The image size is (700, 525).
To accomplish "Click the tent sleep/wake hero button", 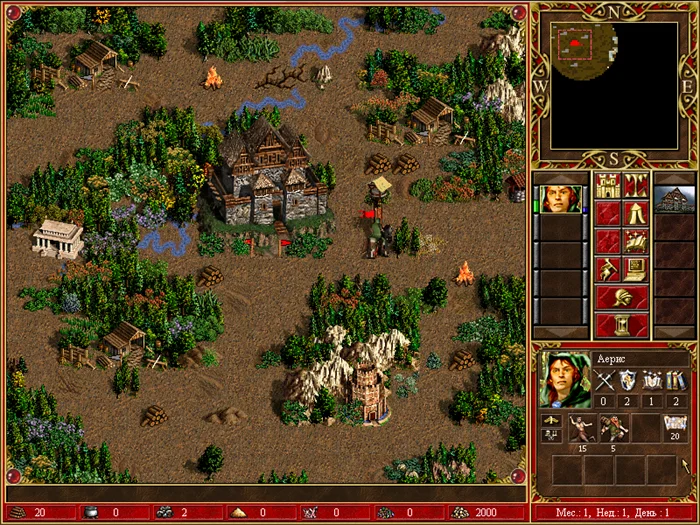I will click(x=637, y=213).
